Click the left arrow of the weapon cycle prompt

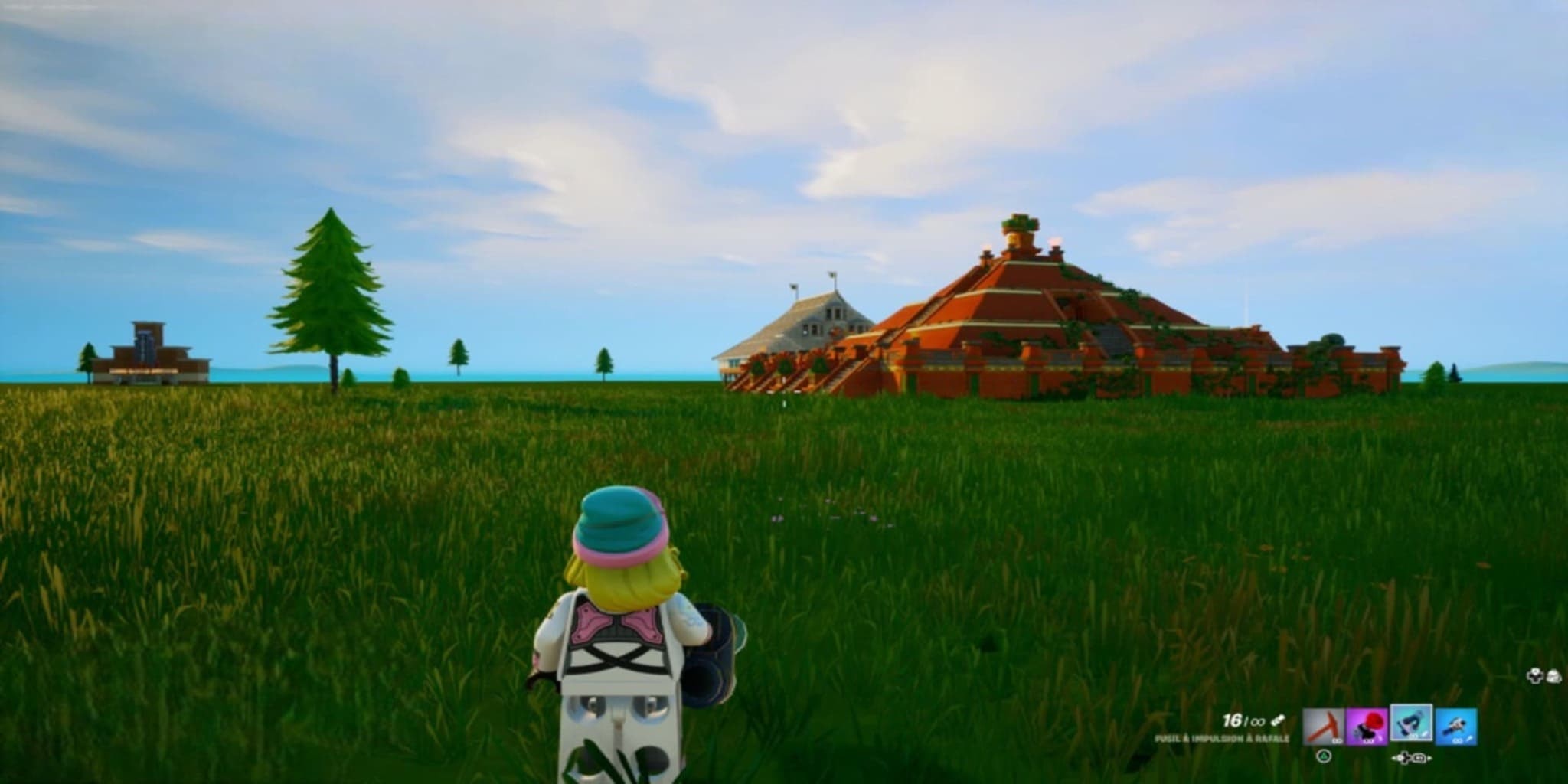1394,758
